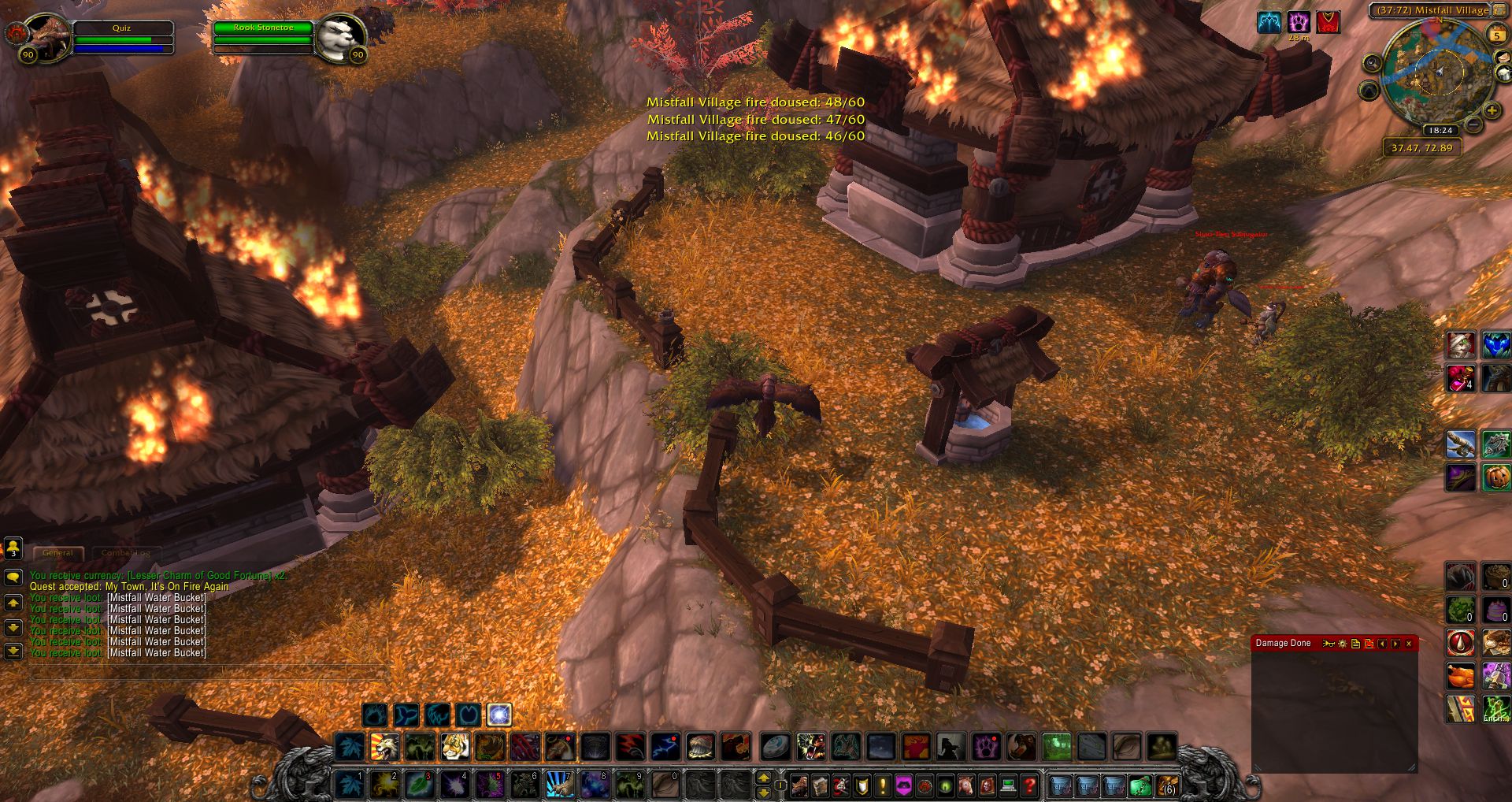Open the quest log with the yellow exclamation icon
The width and height of the screenshot is (1512, 802).
click(883, 785)
